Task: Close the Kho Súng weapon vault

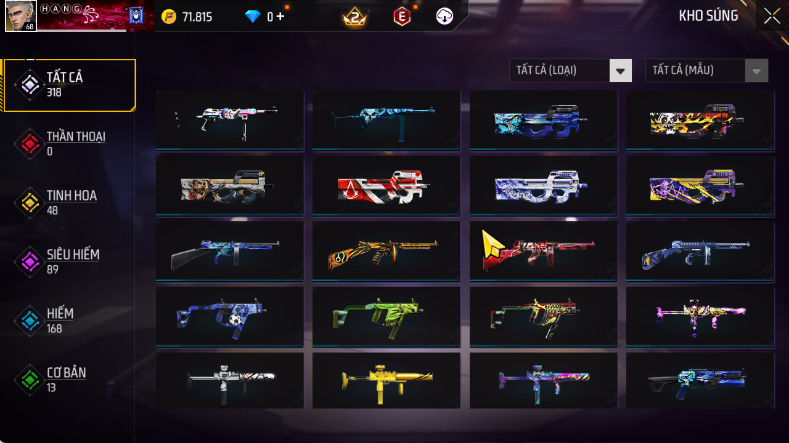Action: click(771, 16)
